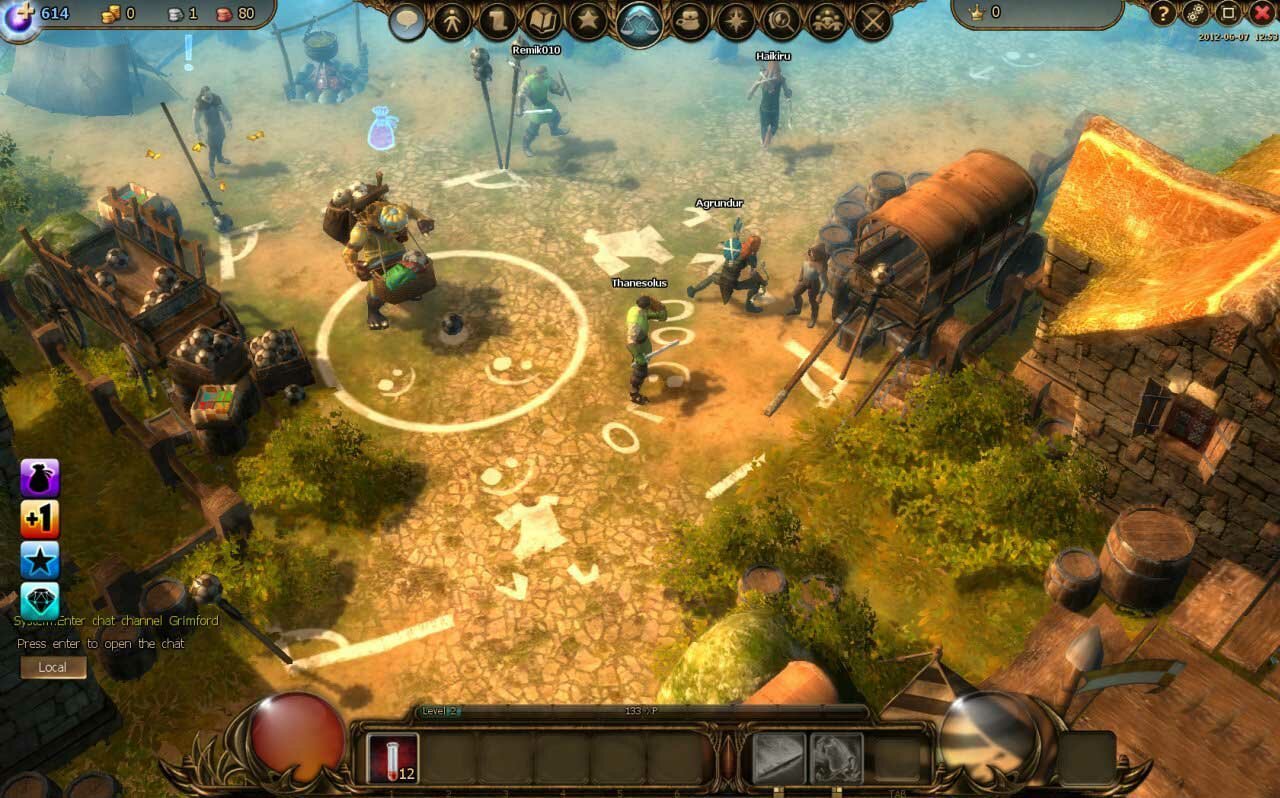Open the group of people icon
The image size is (1280, 798).
[x=827, y=21]
